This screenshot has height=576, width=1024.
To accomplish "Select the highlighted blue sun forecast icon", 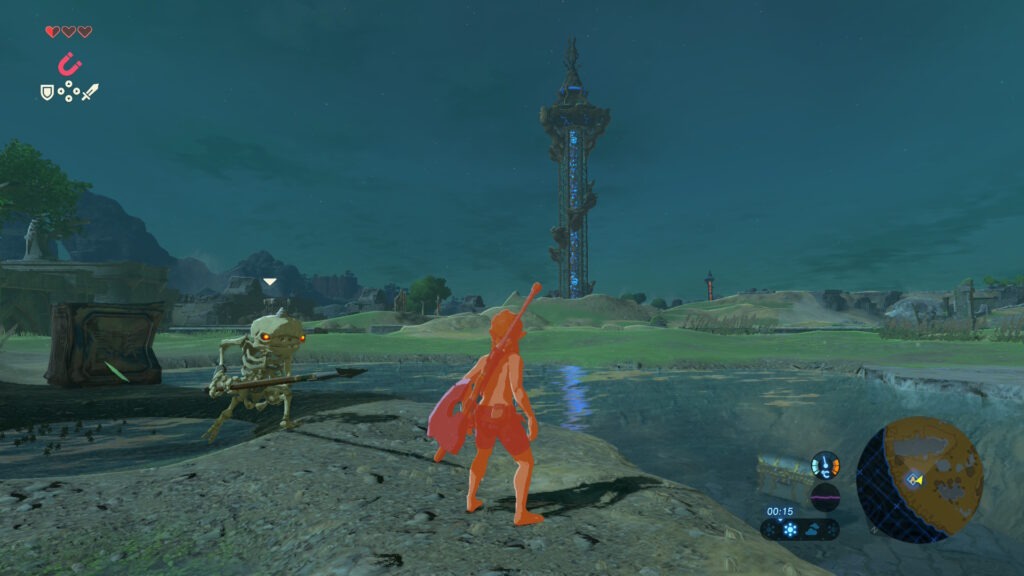I will point(790,530).
